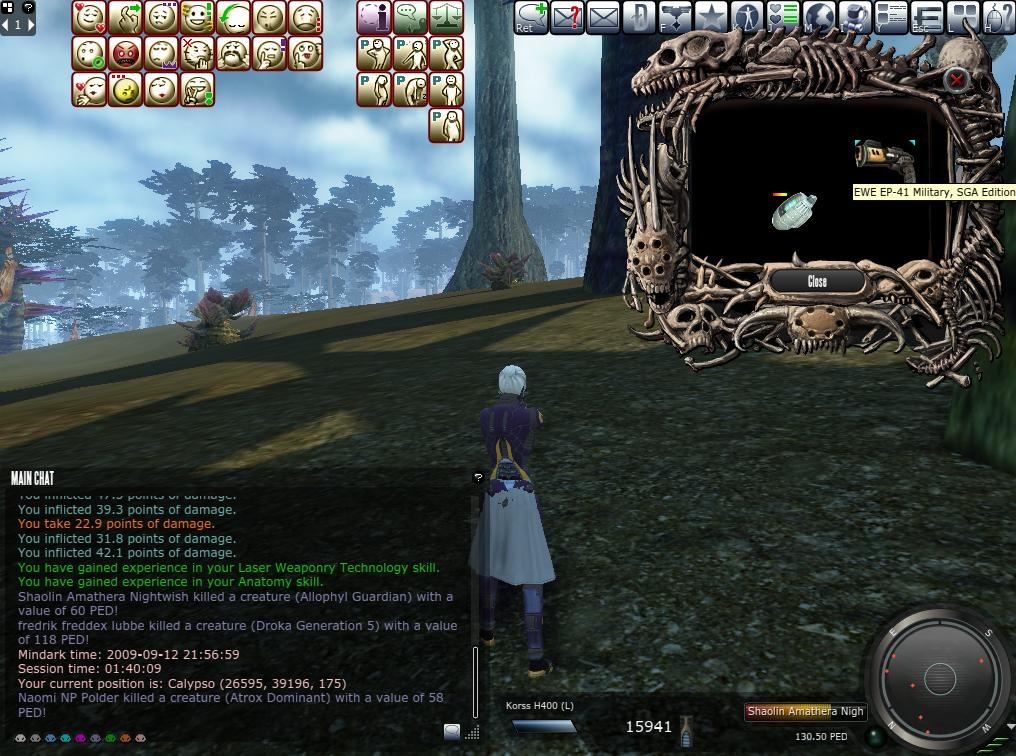Go to next action bar page arrow
The width and height of the screenshot is (1016, 756).
pos(31,25)
